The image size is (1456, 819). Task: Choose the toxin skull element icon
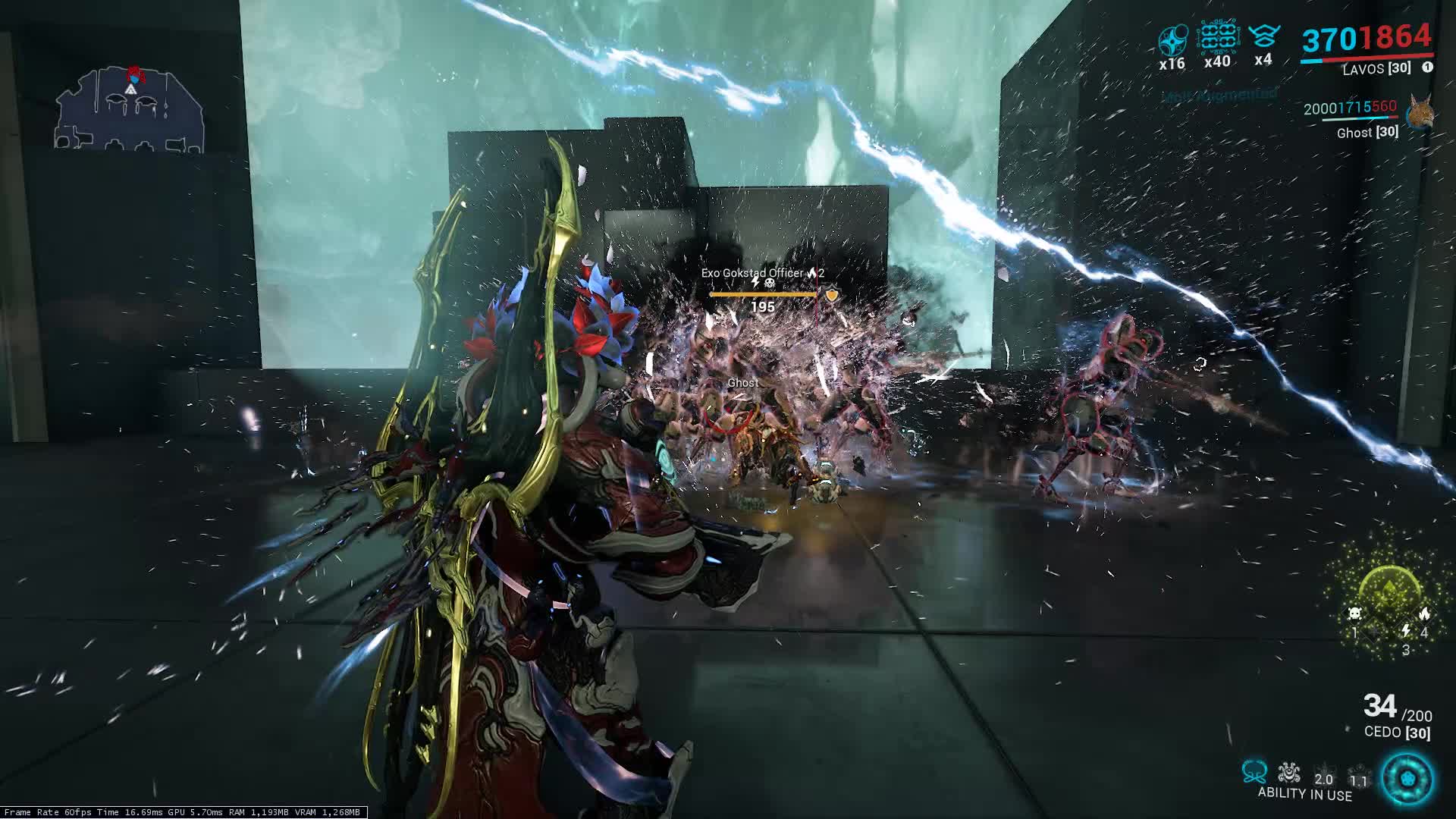(1354, 613)
